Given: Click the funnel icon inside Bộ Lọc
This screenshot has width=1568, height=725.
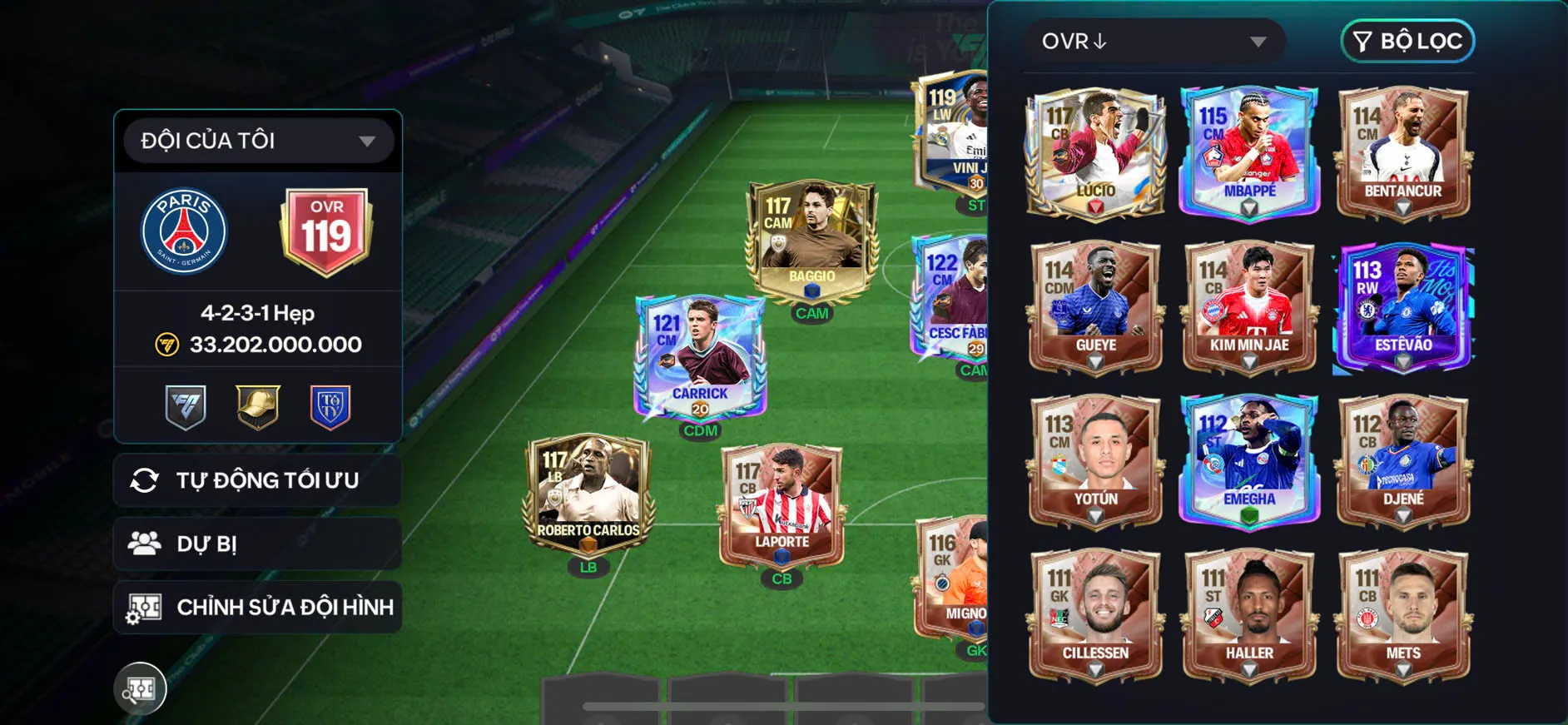Looking at the screenshot, I should [1364, 41].
